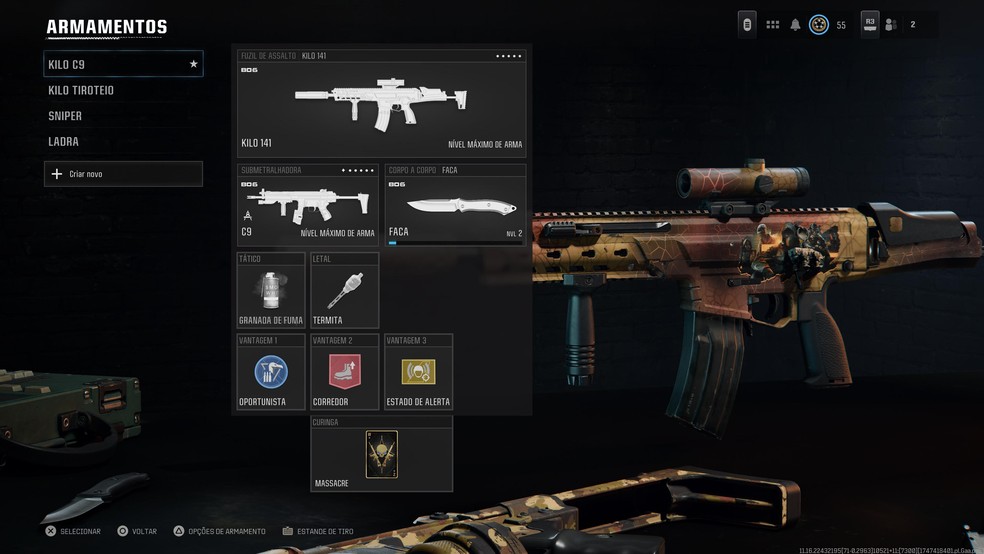Click the player rank emblem
The height and width of the screenshot is (554, 984).
819,25
